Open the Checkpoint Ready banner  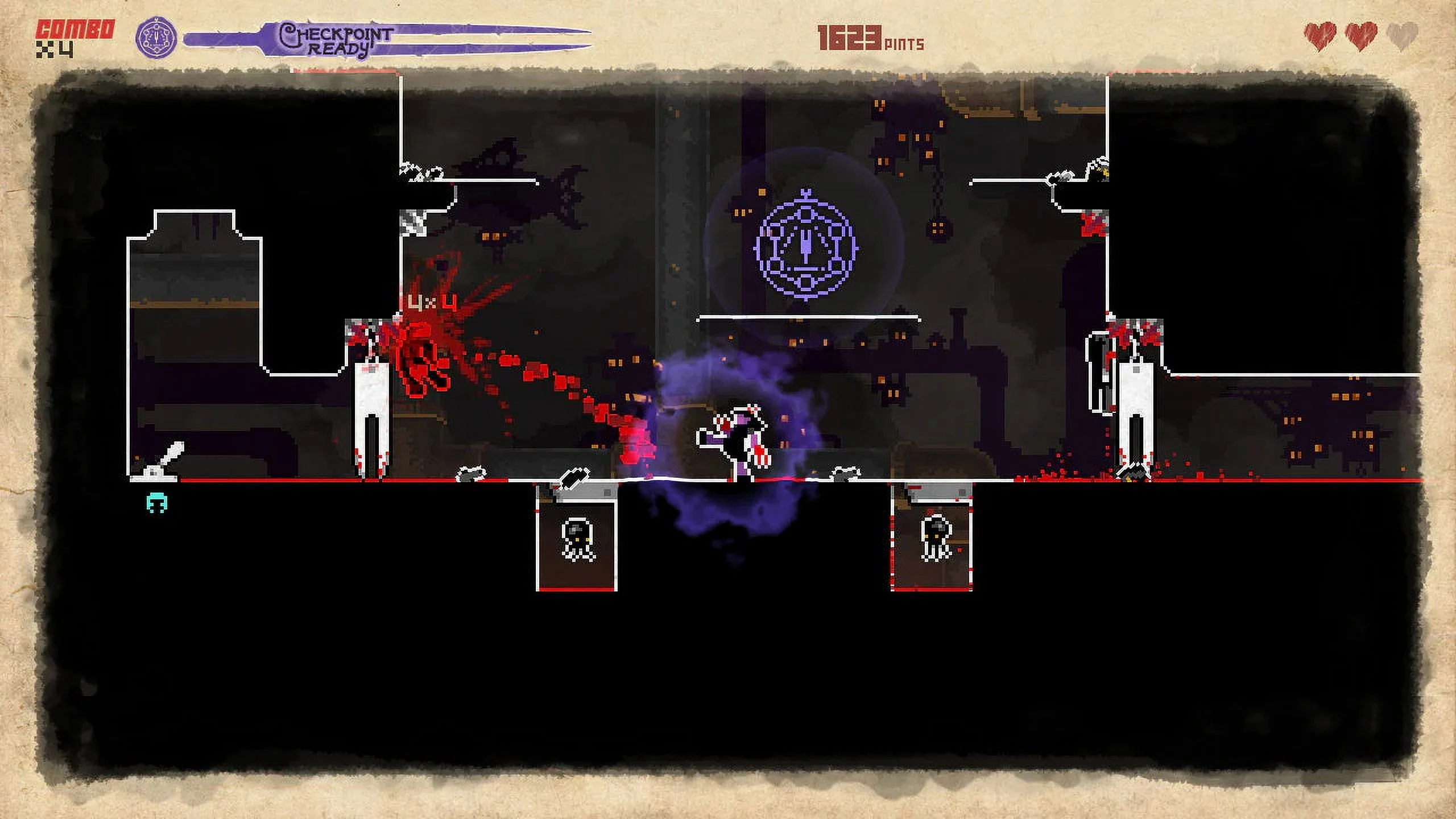336,38
